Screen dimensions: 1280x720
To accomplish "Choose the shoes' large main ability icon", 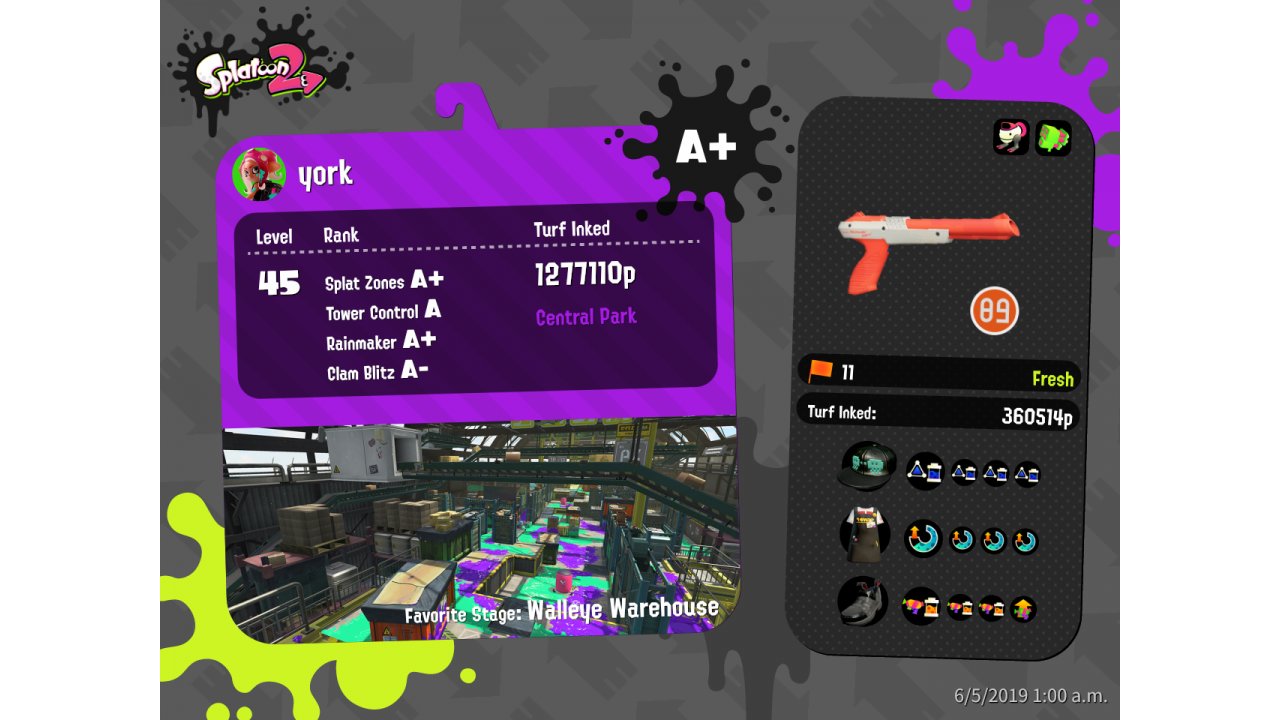I will click(921, 606).
